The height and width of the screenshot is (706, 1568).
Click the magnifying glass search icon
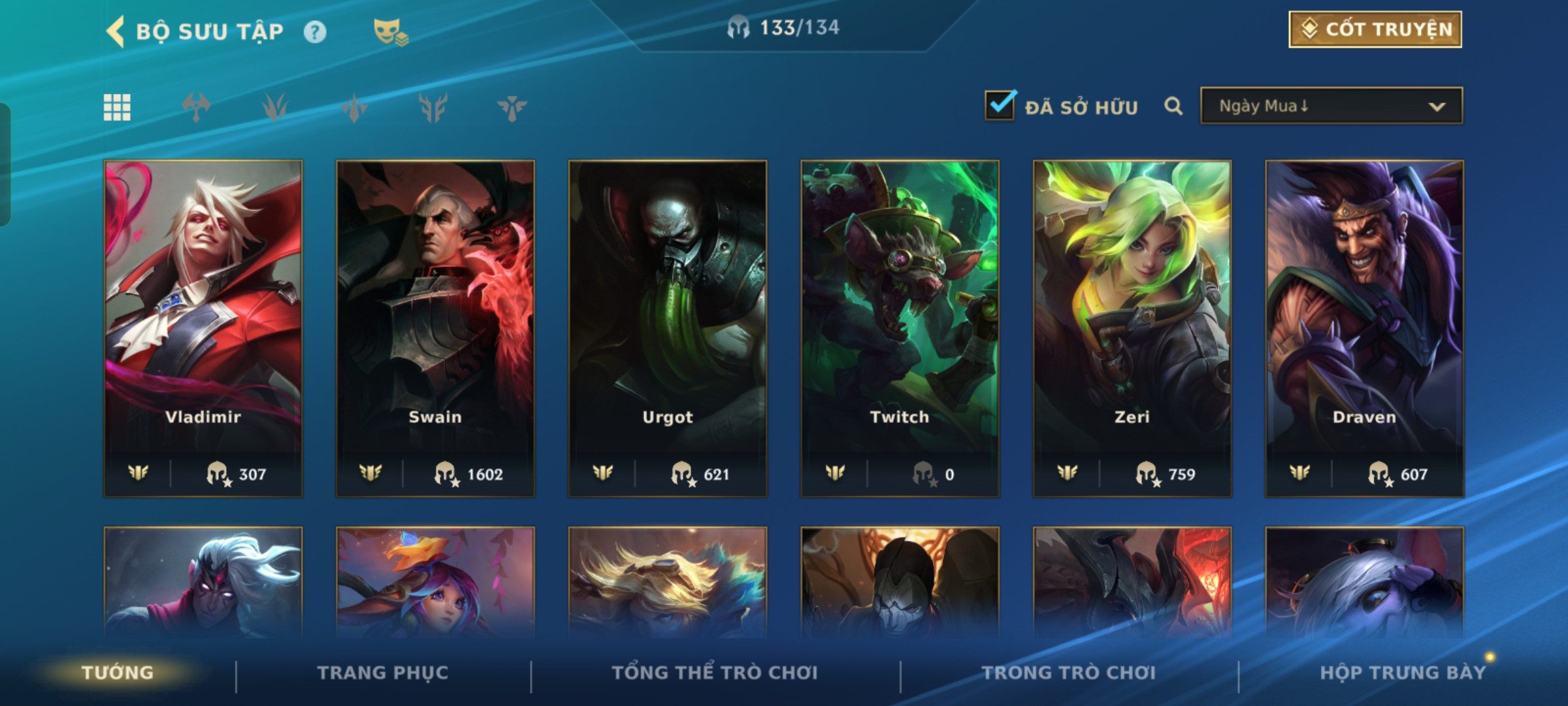coord(1173,106)
